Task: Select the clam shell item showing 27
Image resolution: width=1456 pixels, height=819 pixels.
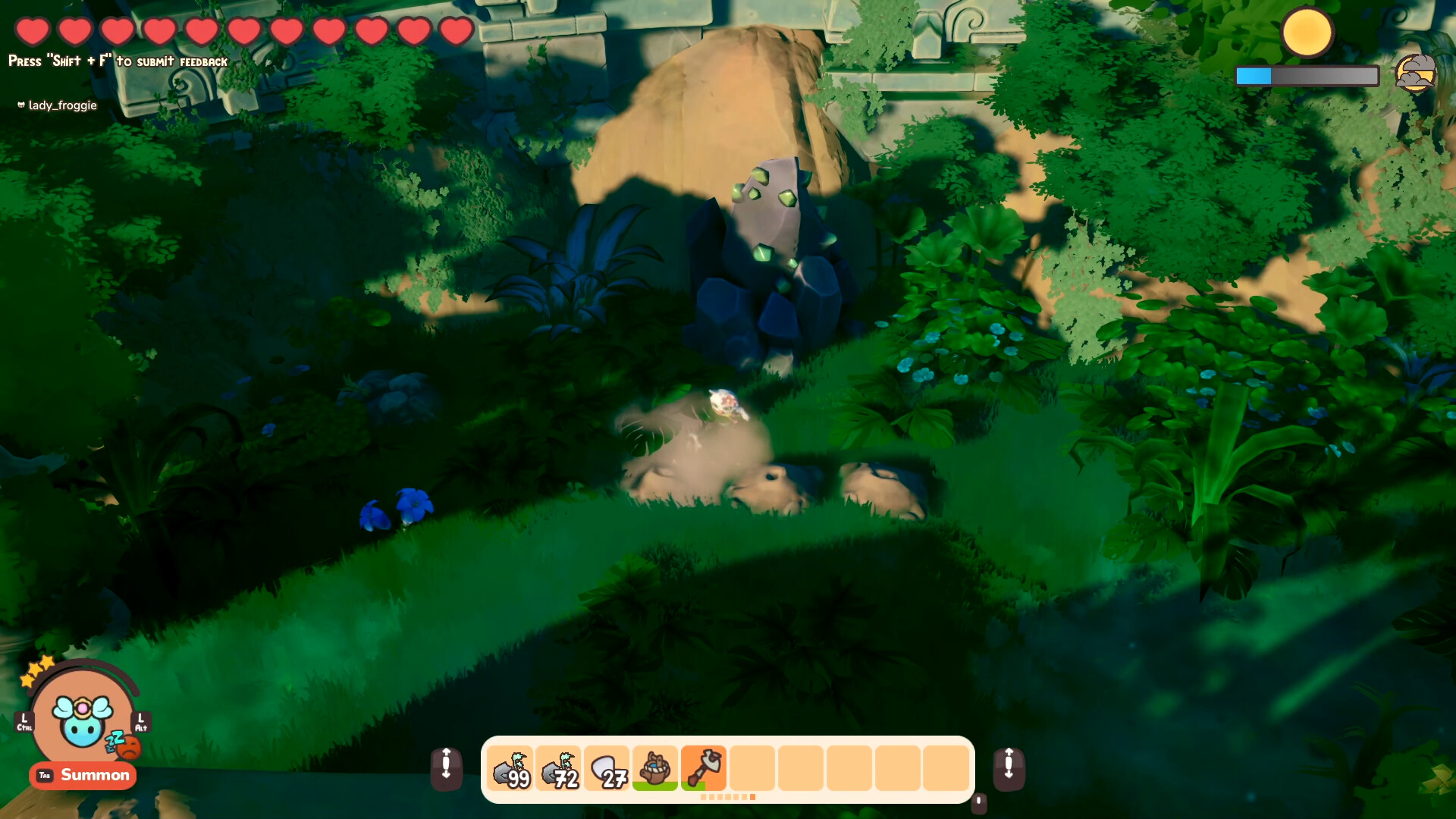Action: click(x=607, y=768)
